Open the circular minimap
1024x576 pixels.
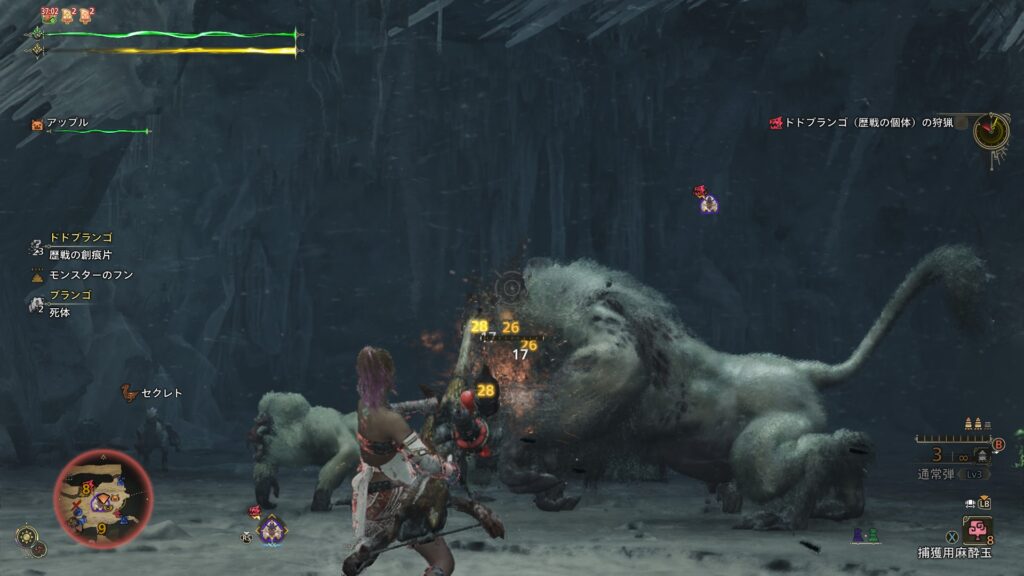[x=104, y=497]
